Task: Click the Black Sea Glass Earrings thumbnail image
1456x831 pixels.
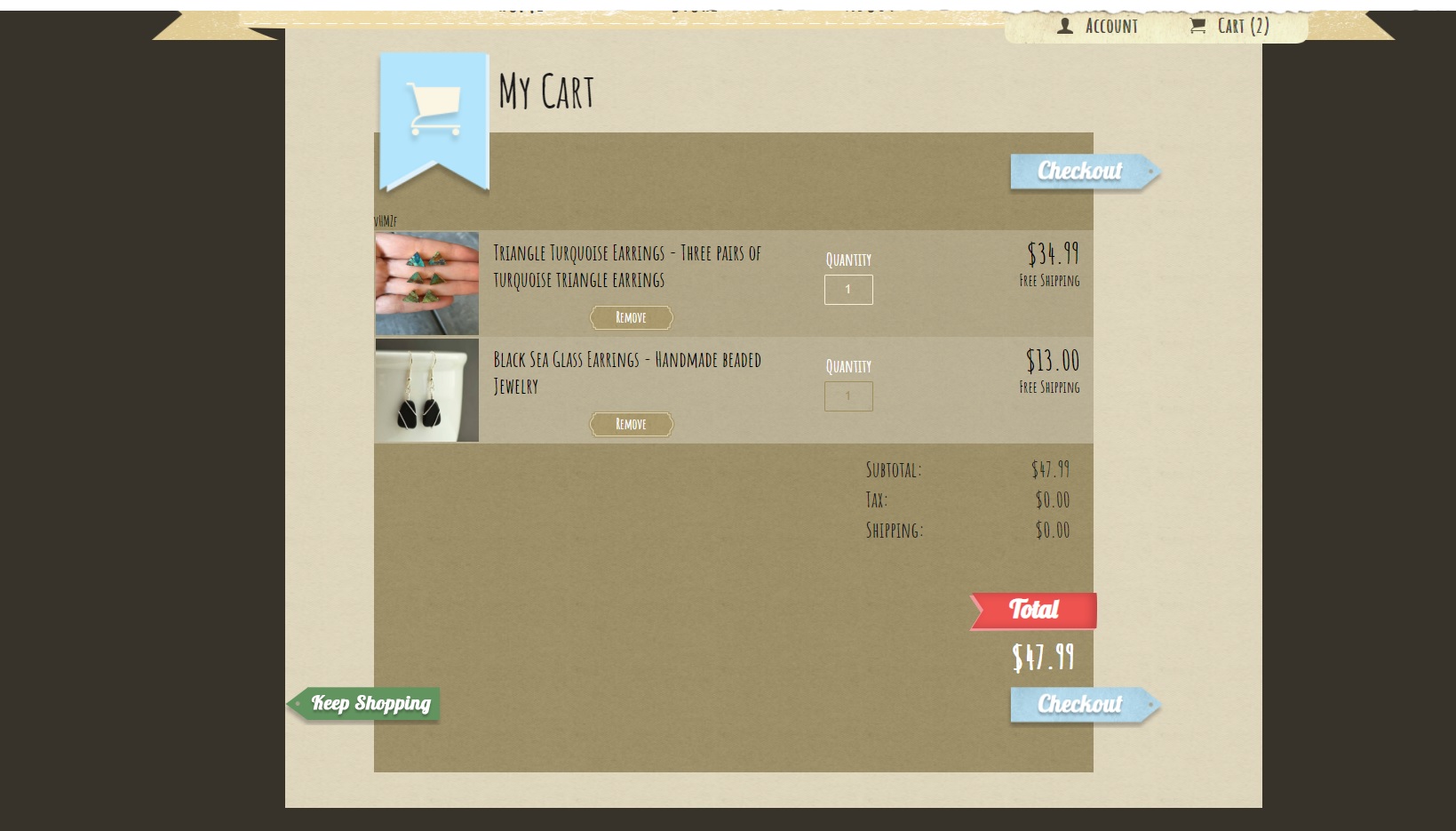Action: pos(426,389)
